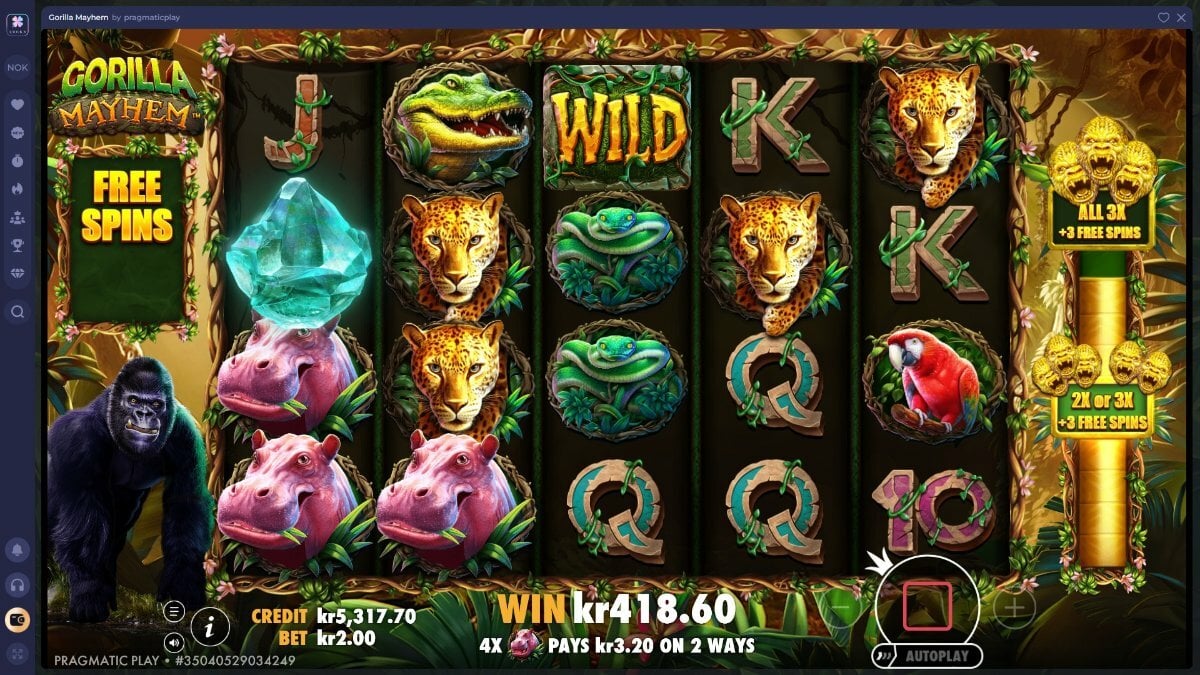
Task: Close the Gorilla Mayhem game window
Action: point(1179,17)
